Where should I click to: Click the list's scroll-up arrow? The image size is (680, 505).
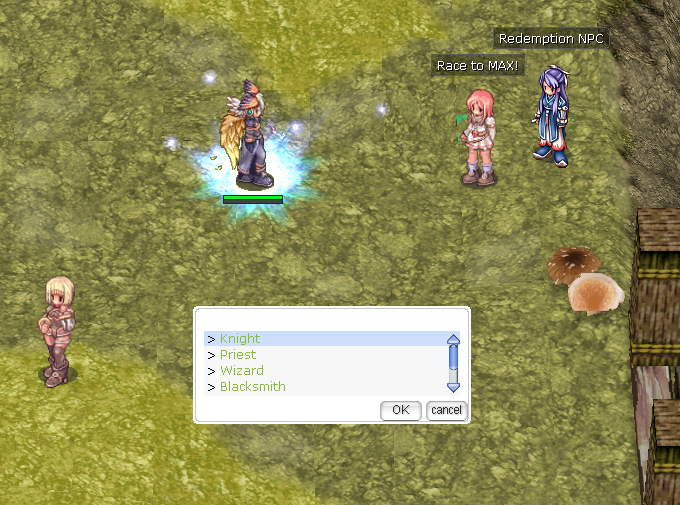click(453, 339)
